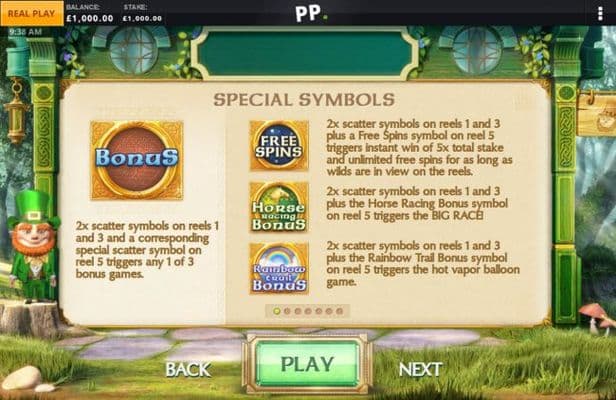Image resolution: width=616 pixels, height=400 pixels.
Task: Click the PP logo in top bar
Action: (x=307, y=13)
